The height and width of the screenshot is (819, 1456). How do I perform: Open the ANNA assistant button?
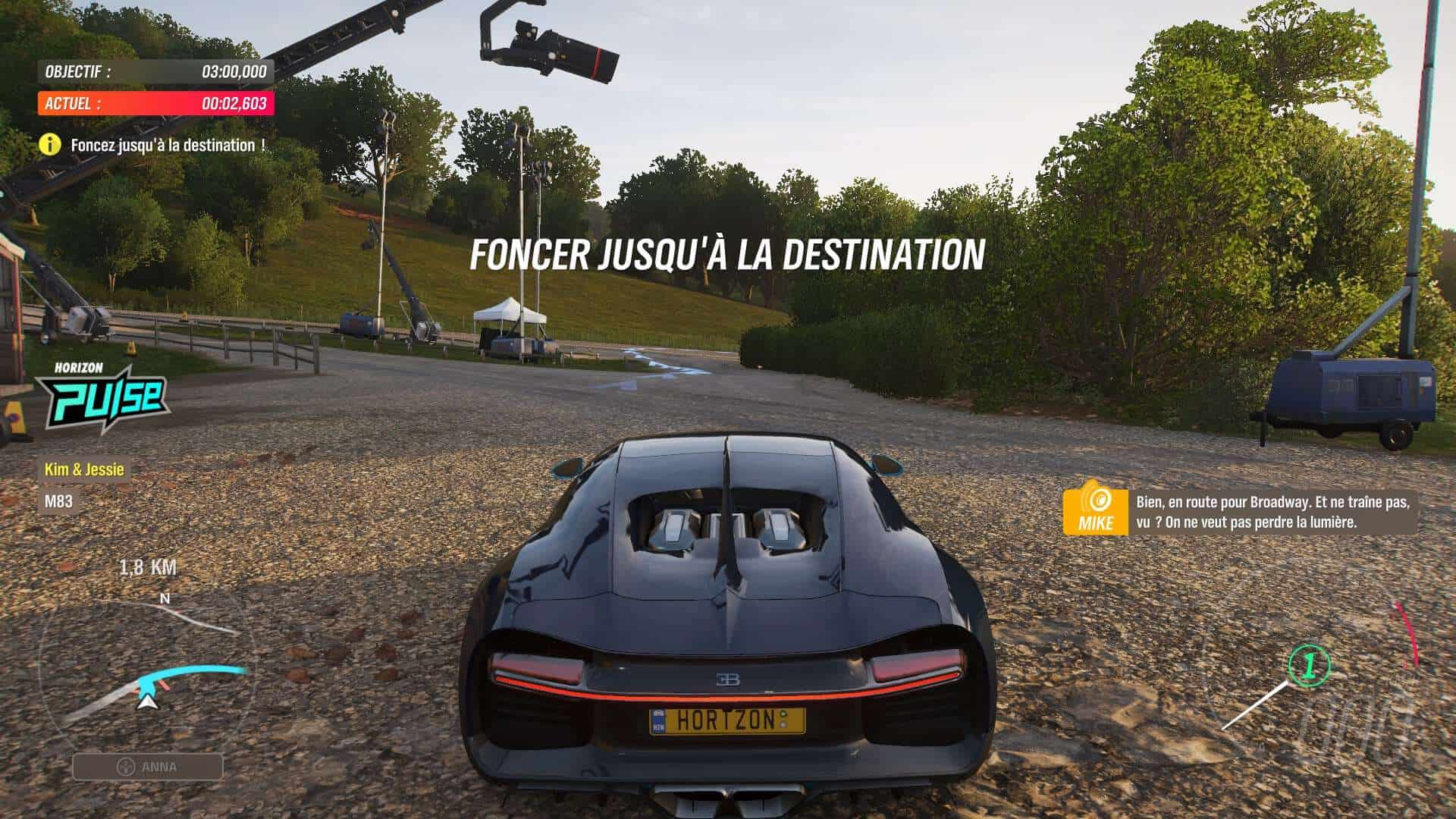click(x=148, y=767)
